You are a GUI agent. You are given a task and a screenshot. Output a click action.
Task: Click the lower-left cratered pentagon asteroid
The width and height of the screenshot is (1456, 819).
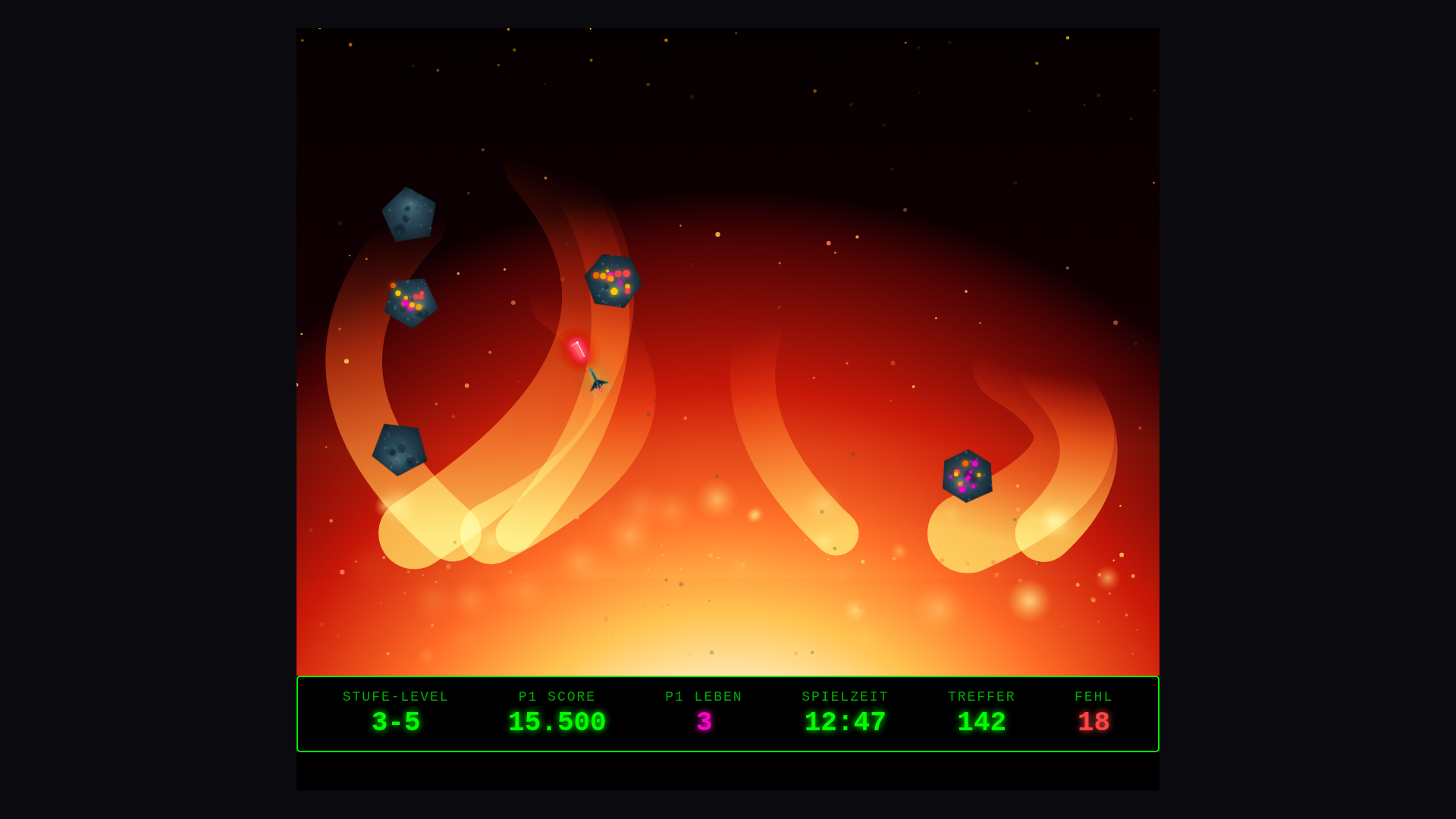click(x=400, y=448)
